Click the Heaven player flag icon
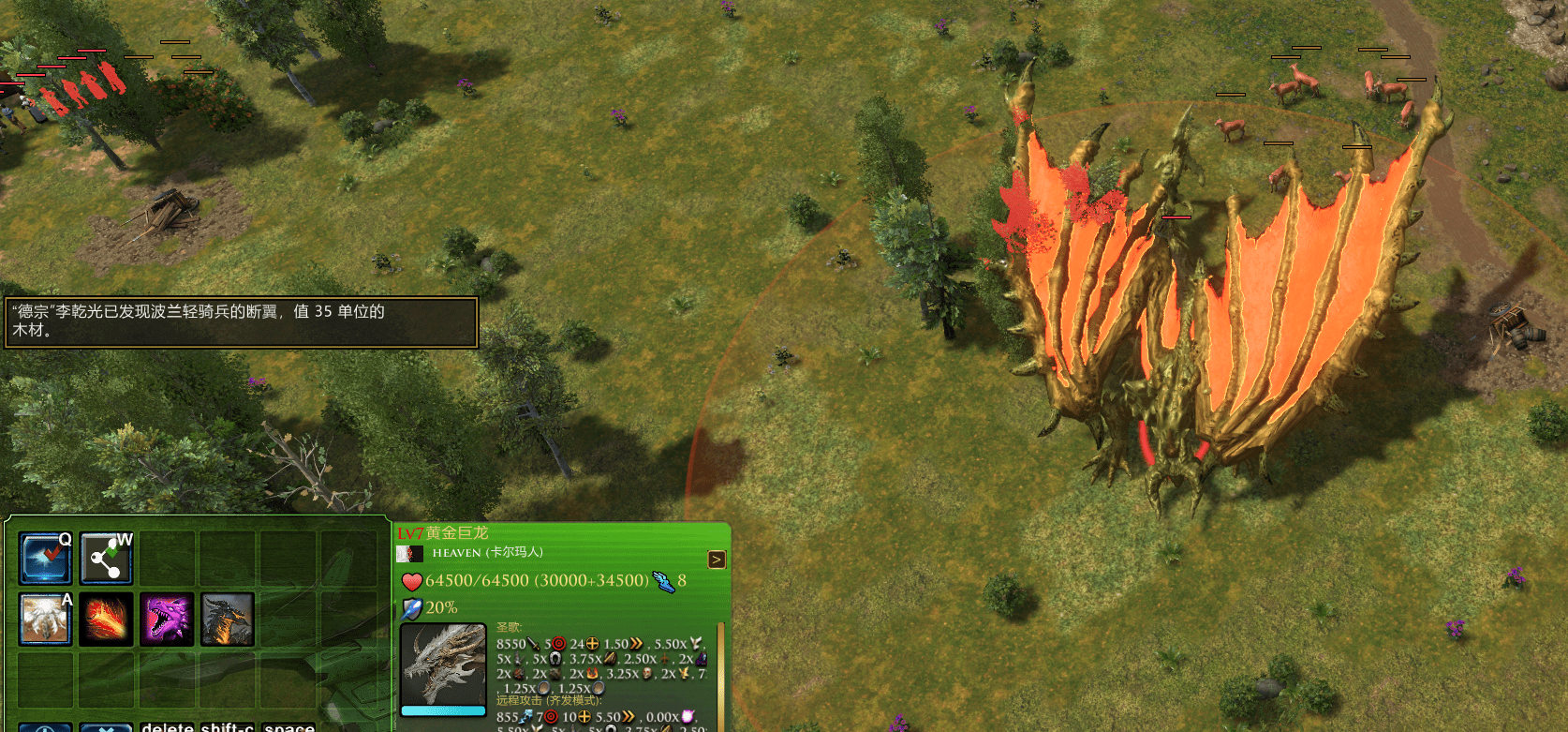 click(x=409, y=553)
